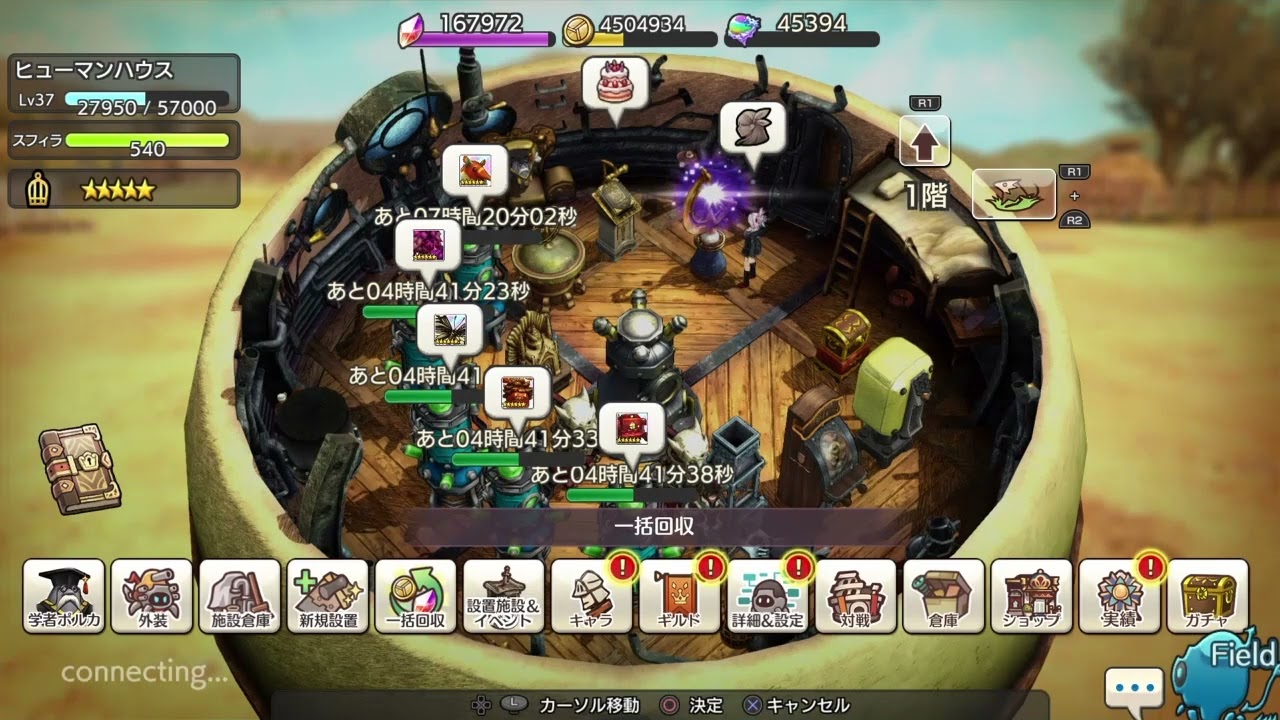Open the キャラ character menu

(x=592, y=597)
